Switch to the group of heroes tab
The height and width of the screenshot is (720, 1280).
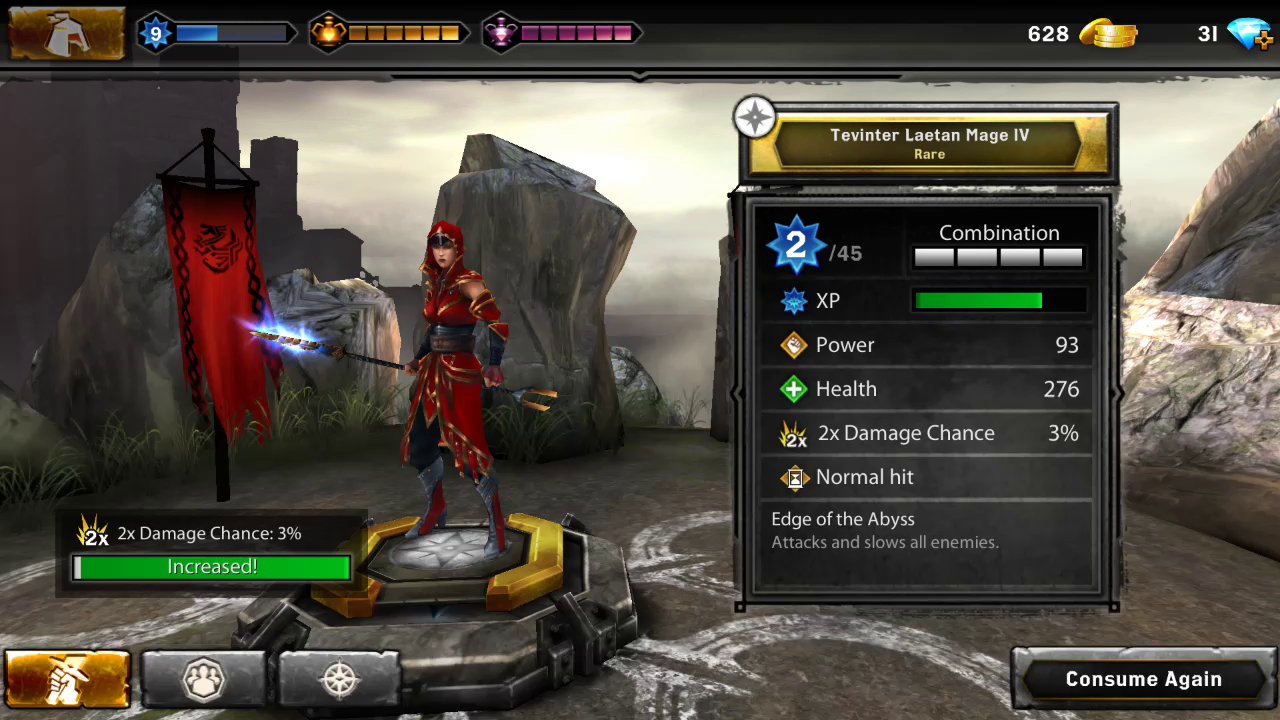click(204, 680)
